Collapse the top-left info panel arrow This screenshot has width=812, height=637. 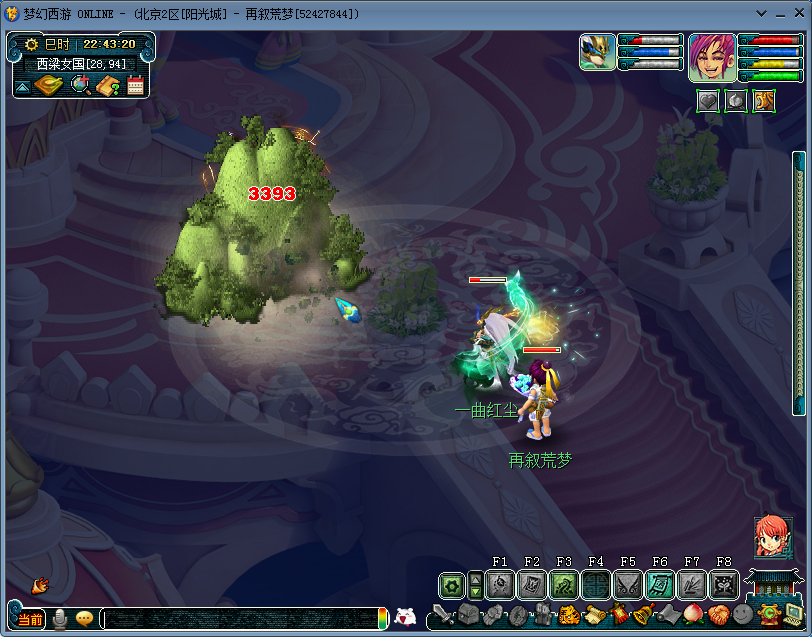click(22, 88)
